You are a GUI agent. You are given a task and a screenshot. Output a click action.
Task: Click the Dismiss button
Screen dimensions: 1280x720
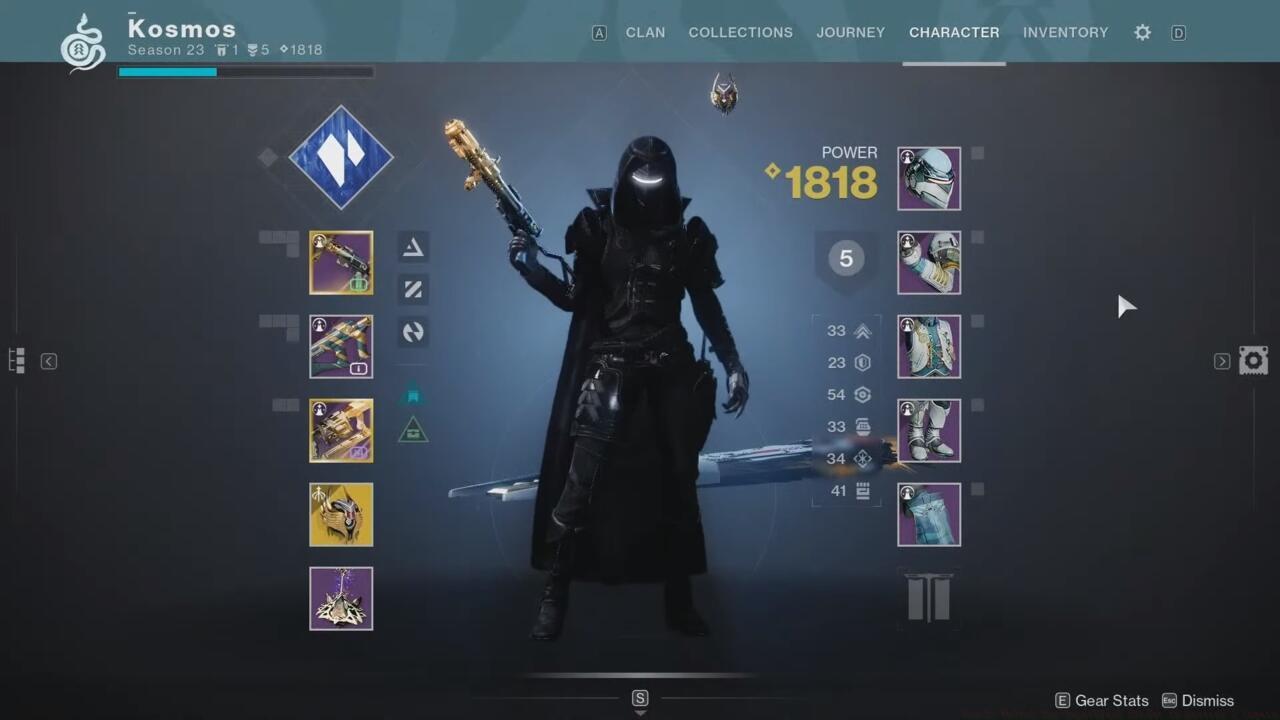1207,700
